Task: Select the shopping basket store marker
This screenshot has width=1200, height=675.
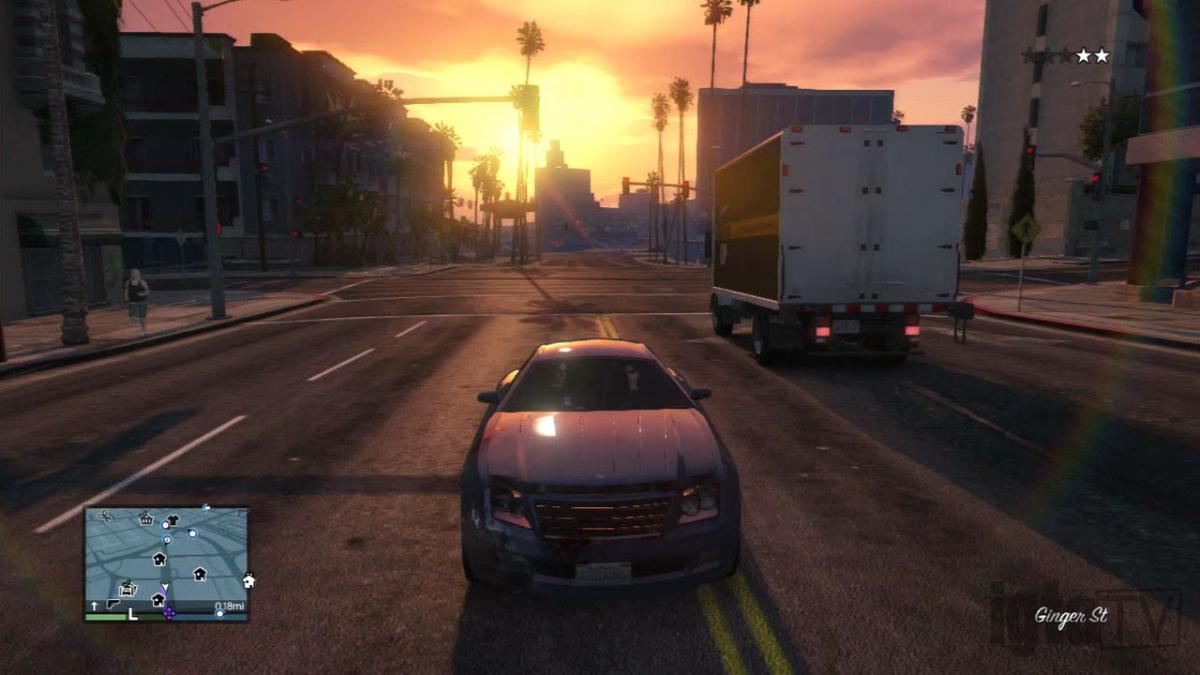Action: pyautogui.click(x=146, y=519)
